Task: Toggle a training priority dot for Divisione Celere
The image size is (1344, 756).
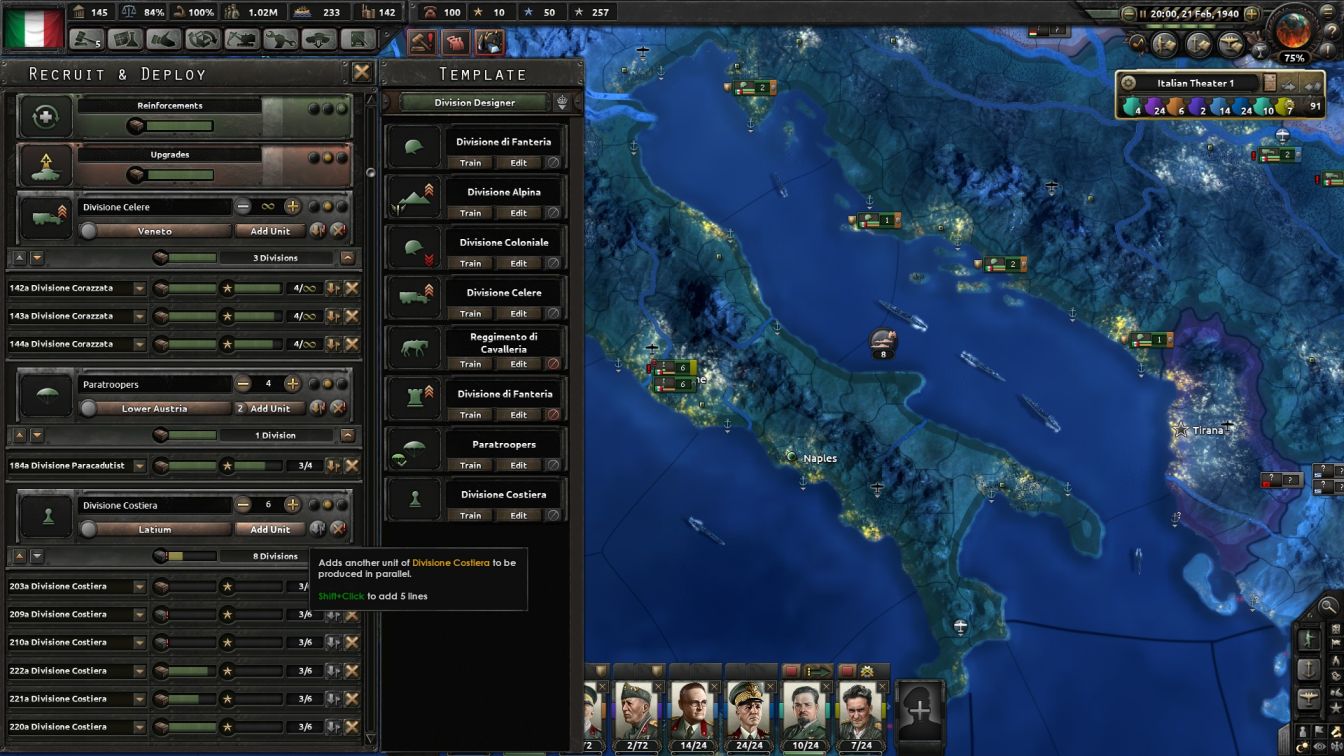Action: [x=333, y=206]
